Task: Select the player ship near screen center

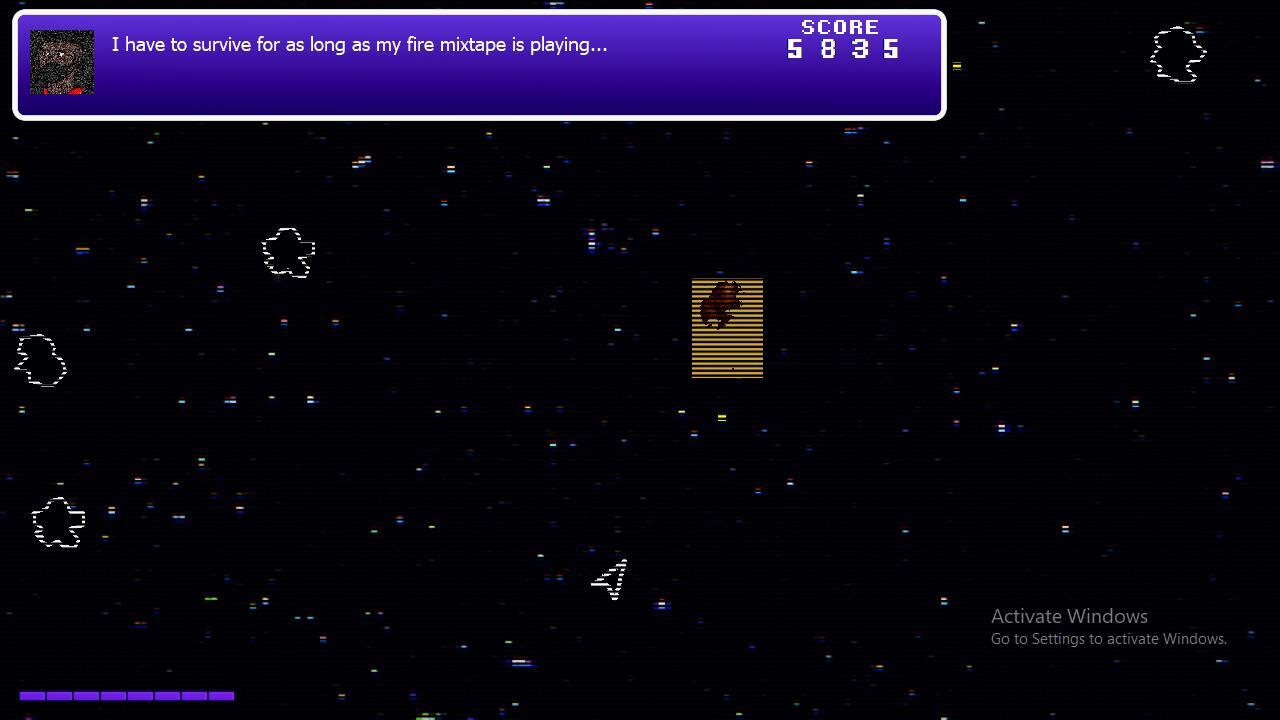Action: (611, 579)
